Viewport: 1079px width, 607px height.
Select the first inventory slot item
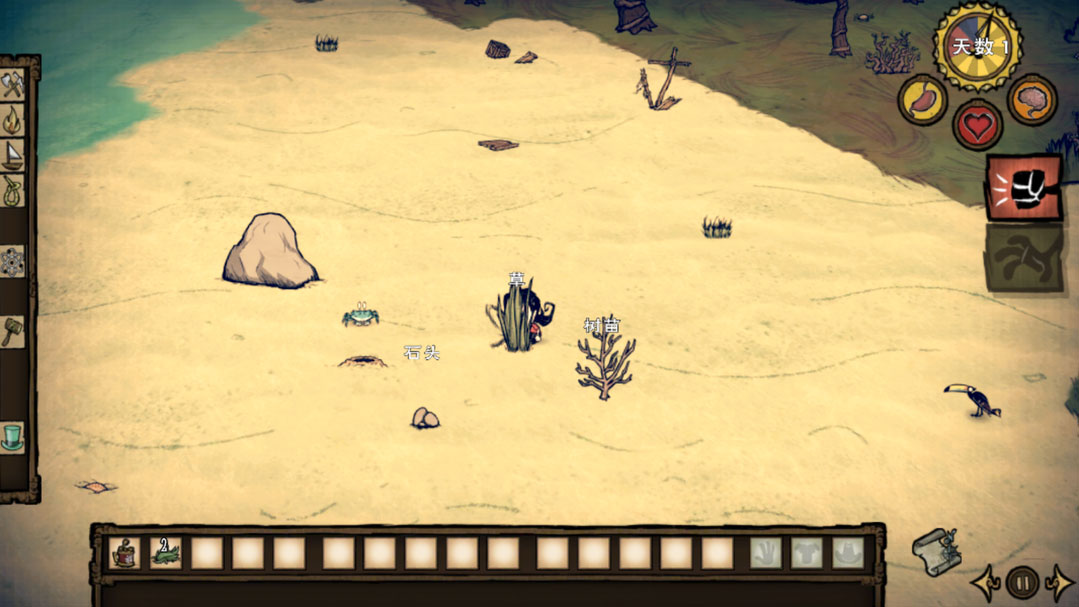point(124,552)
